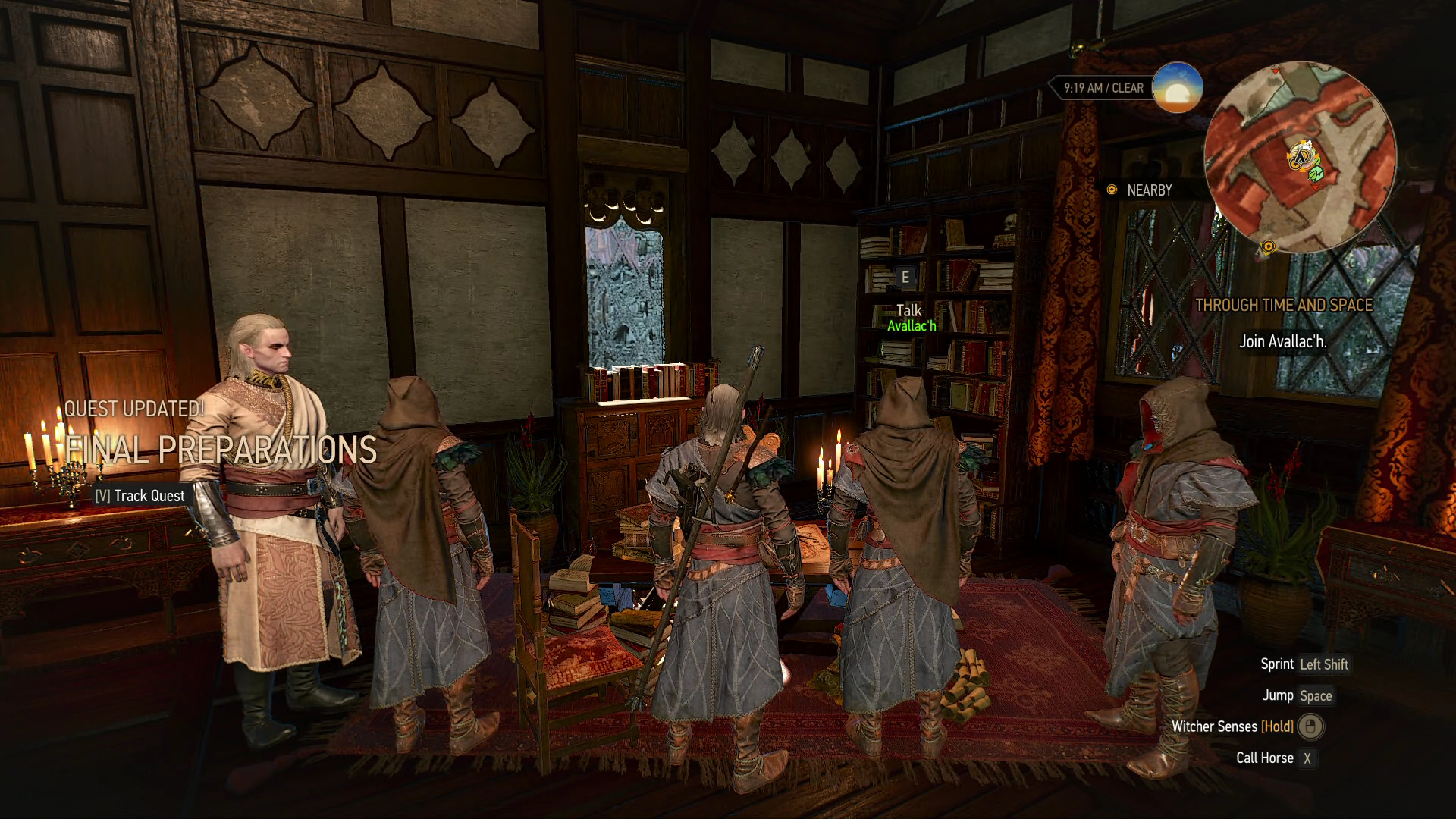
Task: Select the Talk Avallac'h interaction prompt
Action: (x=909, y=316)
